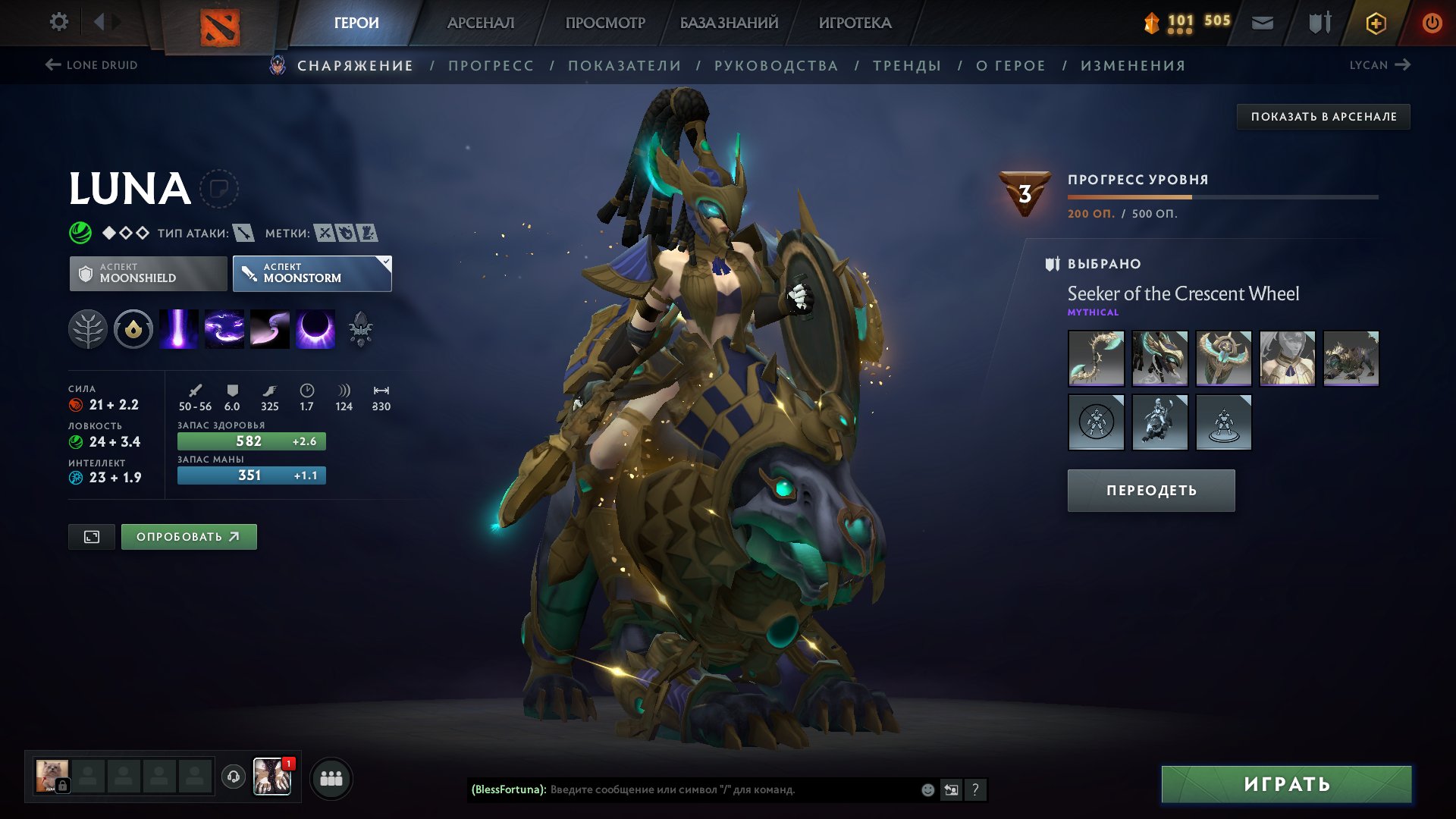The width and height of the screenshot is (1456, 819).
Task: Quit the game with the power icon
Action: coord(1432,23)
